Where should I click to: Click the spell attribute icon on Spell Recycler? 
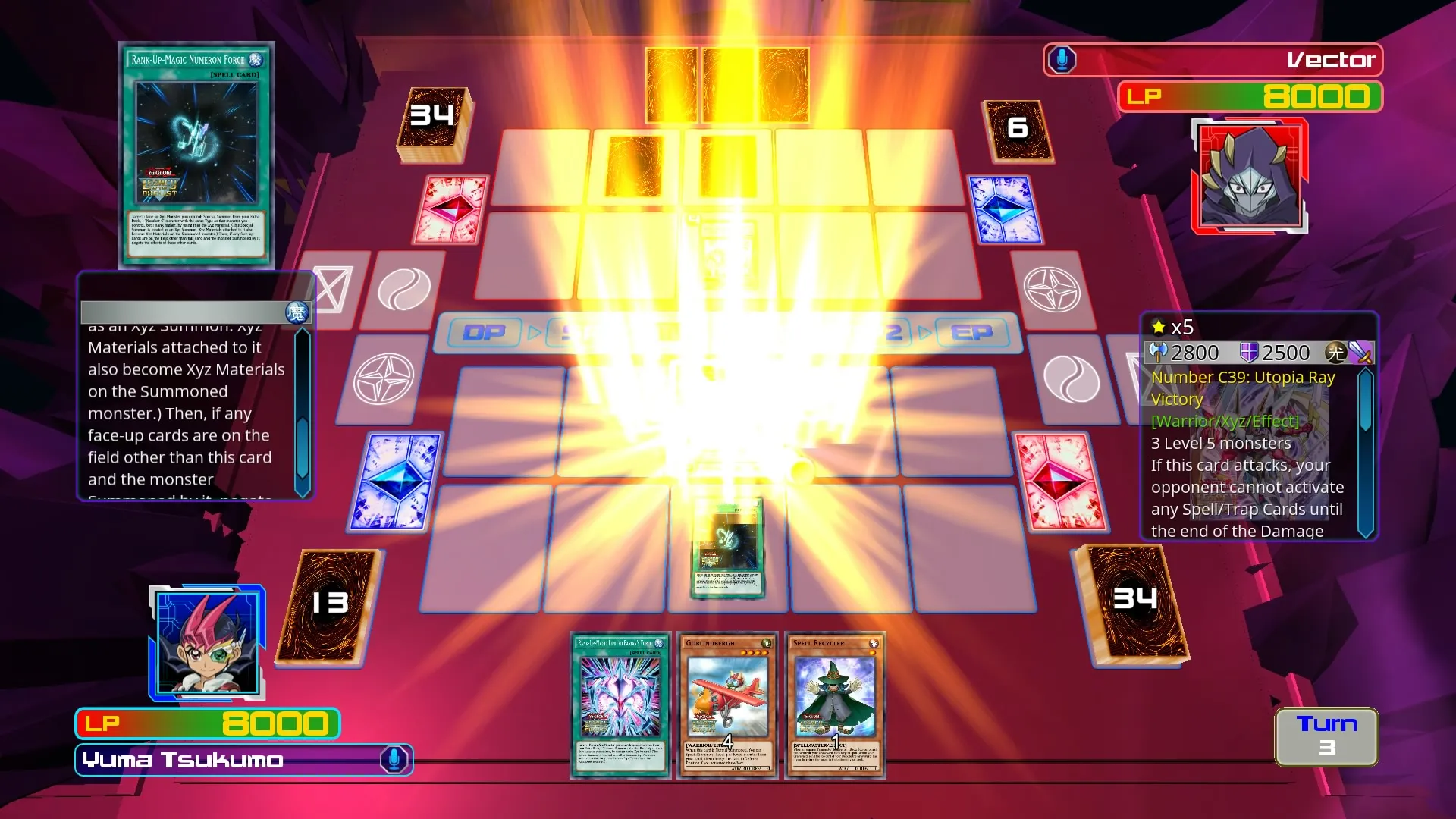pyautogui.click(x=874, y=643)
